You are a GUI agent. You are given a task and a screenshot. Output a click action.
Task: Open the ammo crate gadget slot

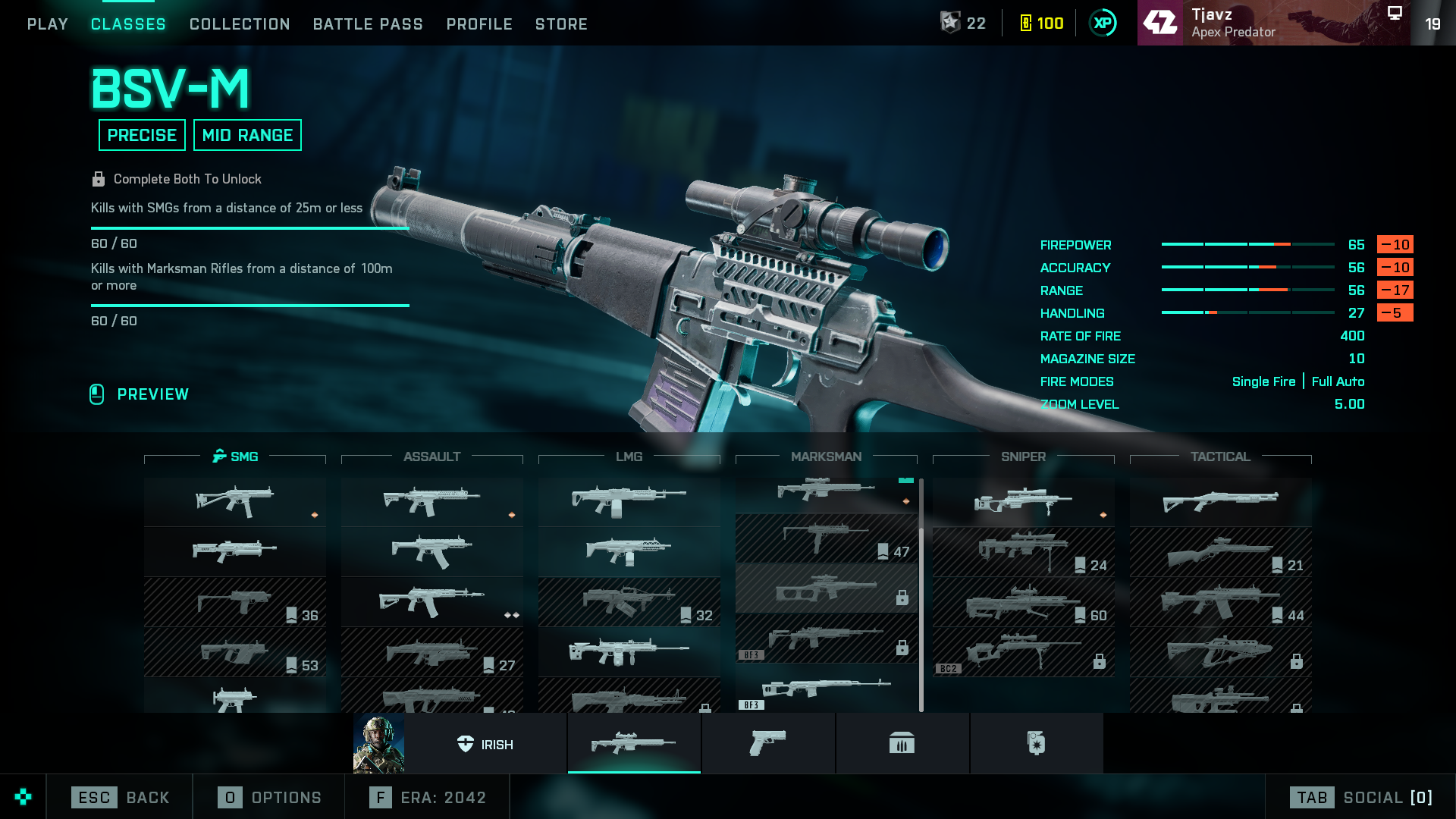coord(902,744)
